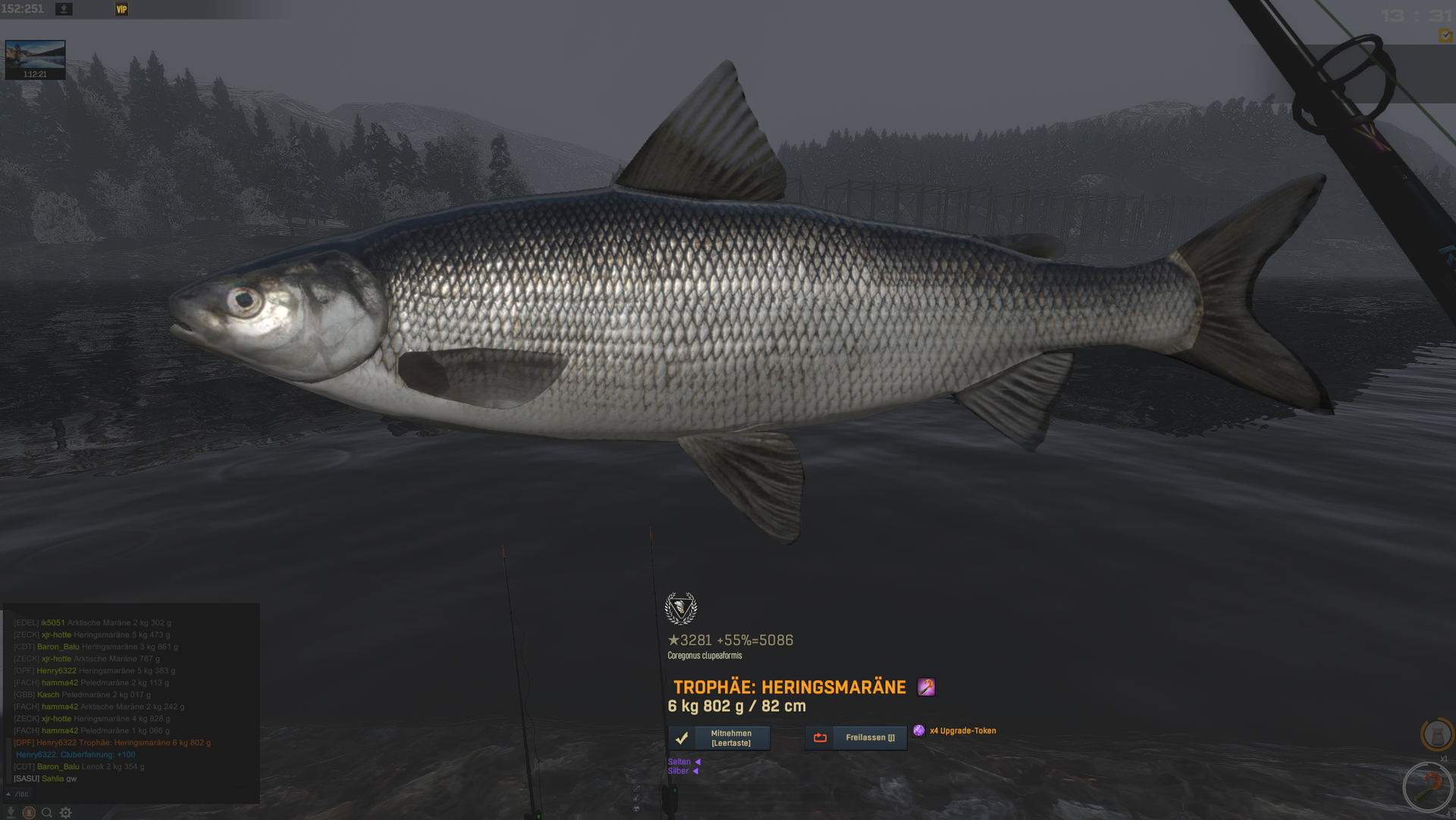Open the landscape location thumbnail

[35, 59]
